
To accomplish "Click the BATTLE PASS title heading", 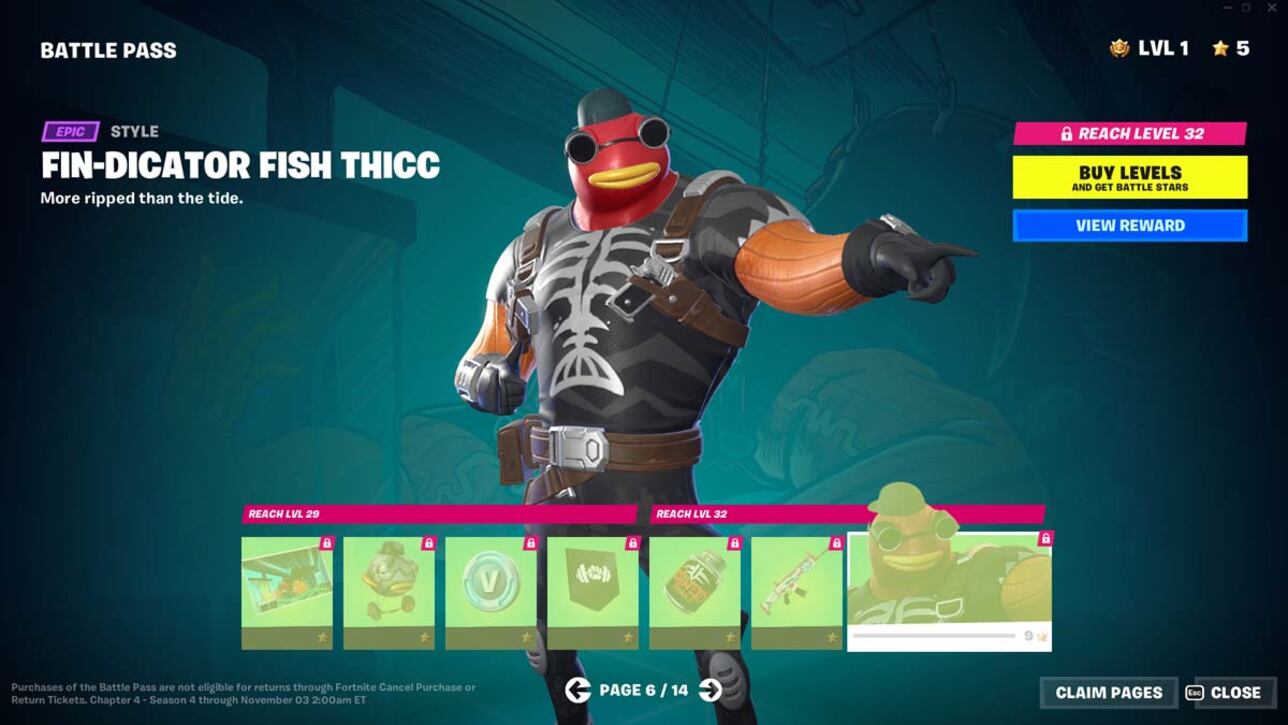I will tap(107, 49).
